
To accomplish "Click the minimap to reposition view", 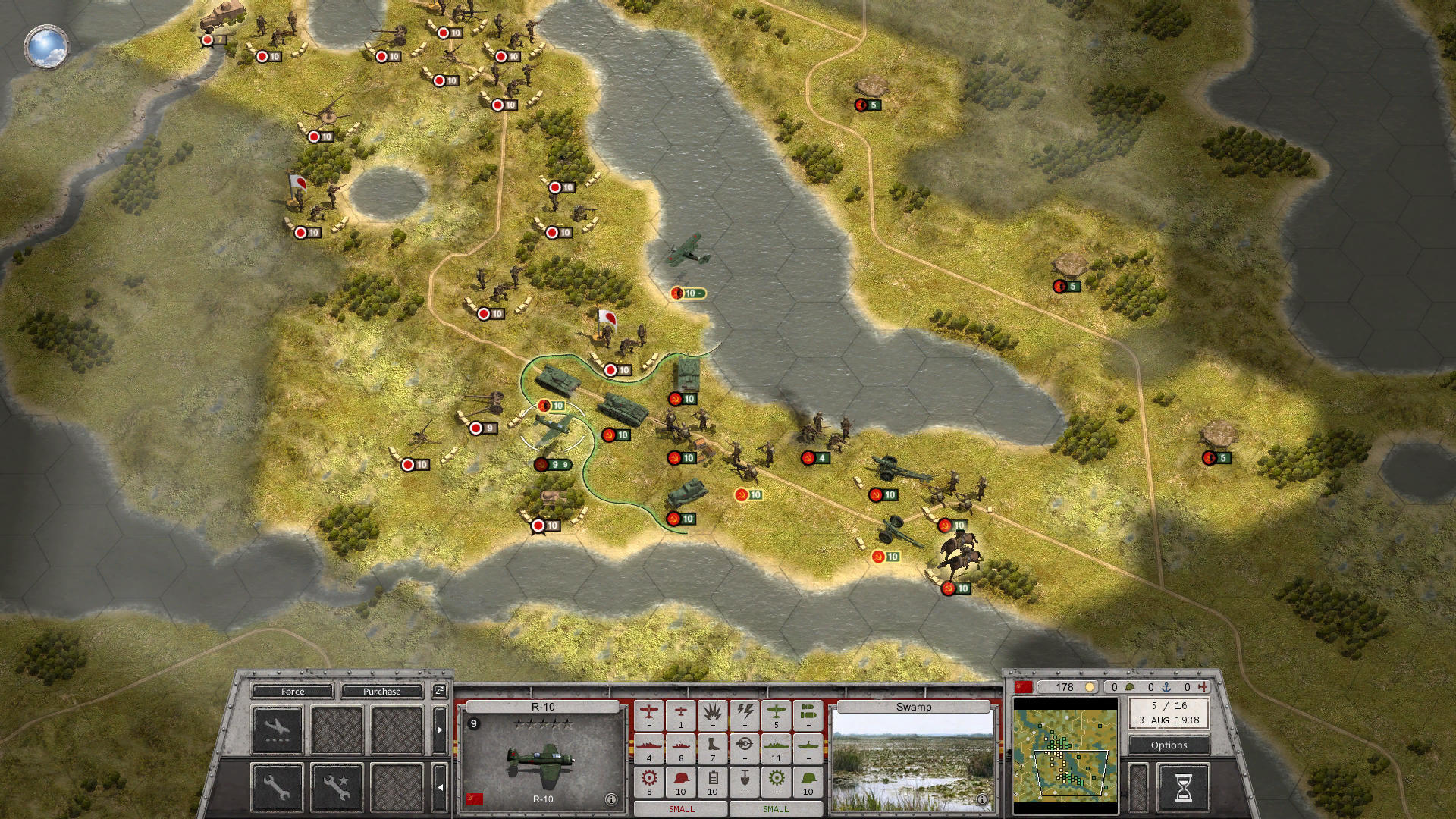I will [x=1065, y=755].
